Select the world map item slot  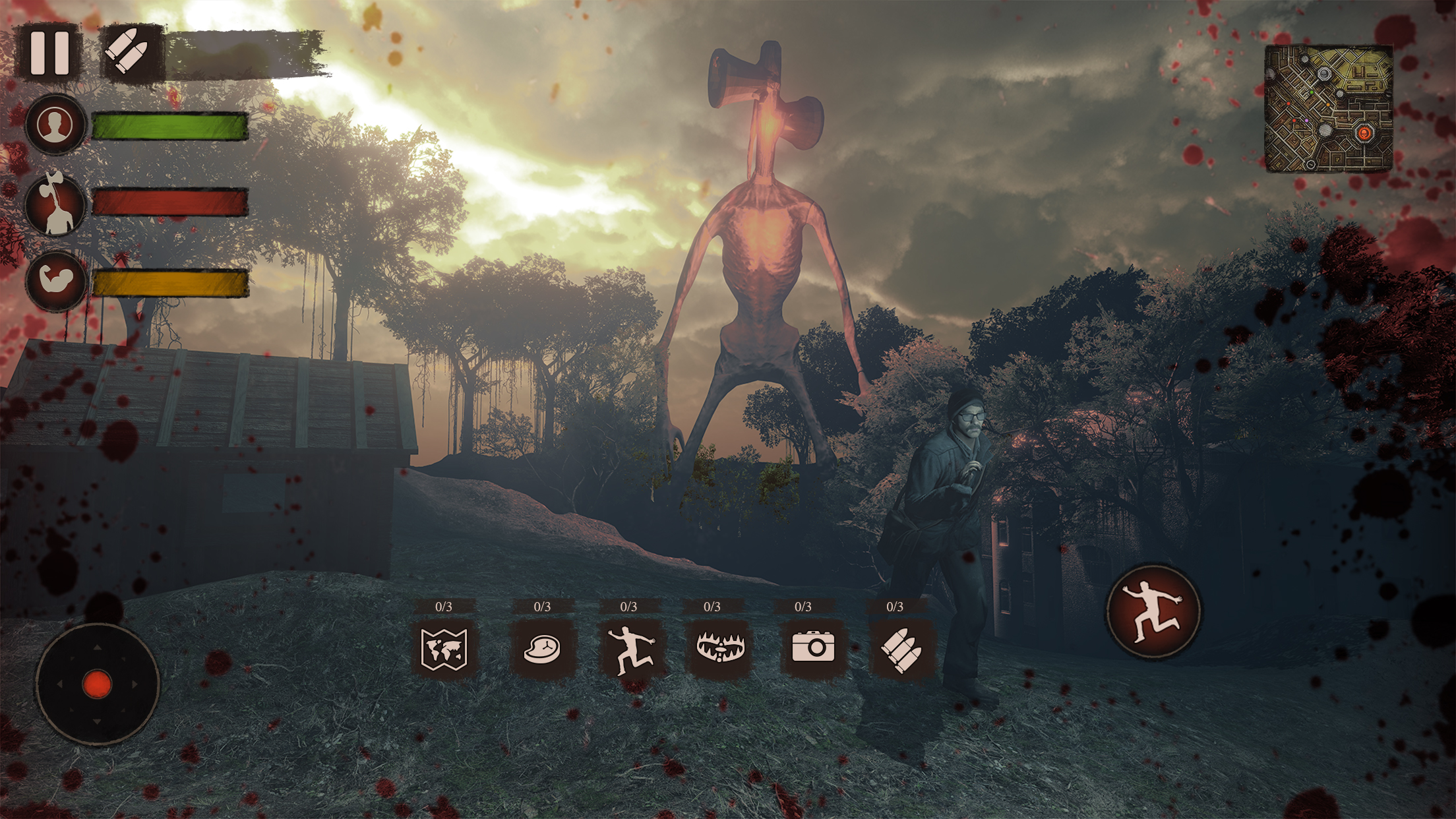444,648
